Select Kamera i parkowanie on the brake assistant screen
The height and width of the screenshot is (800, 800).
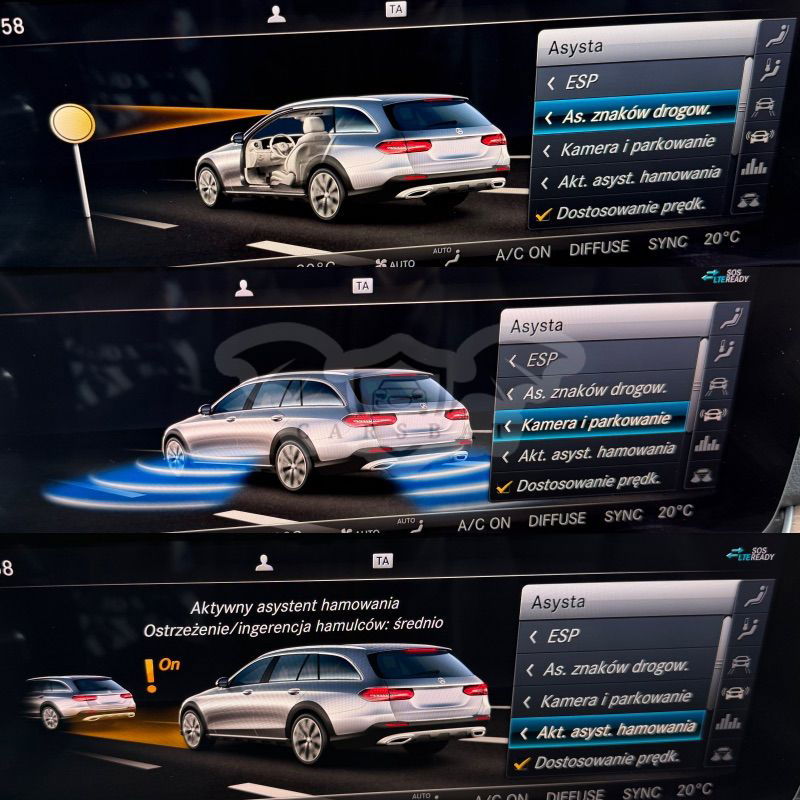coord(615,699)
